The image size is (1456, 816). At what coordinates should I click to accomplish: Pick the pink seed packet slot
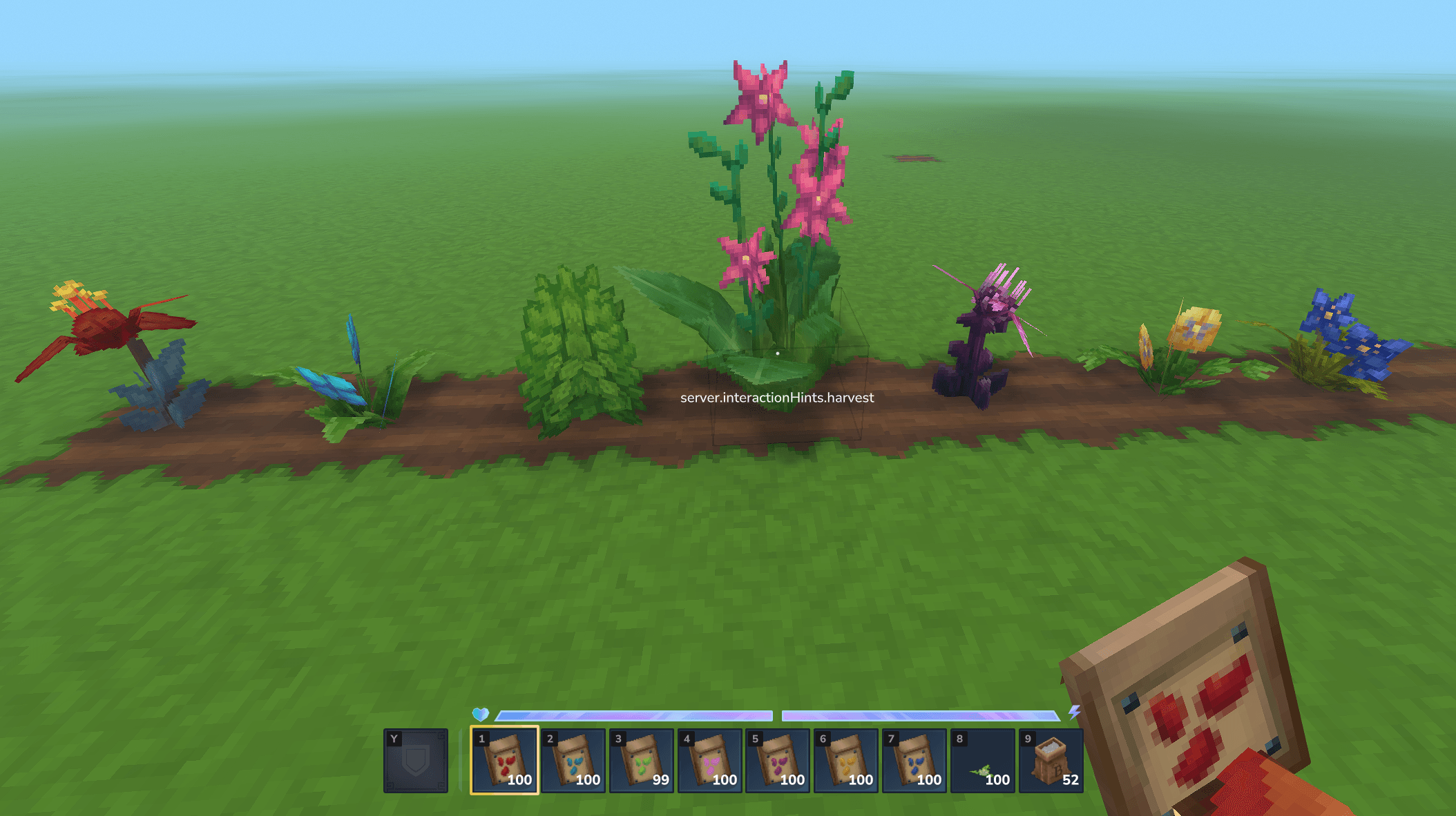point(710,760)
